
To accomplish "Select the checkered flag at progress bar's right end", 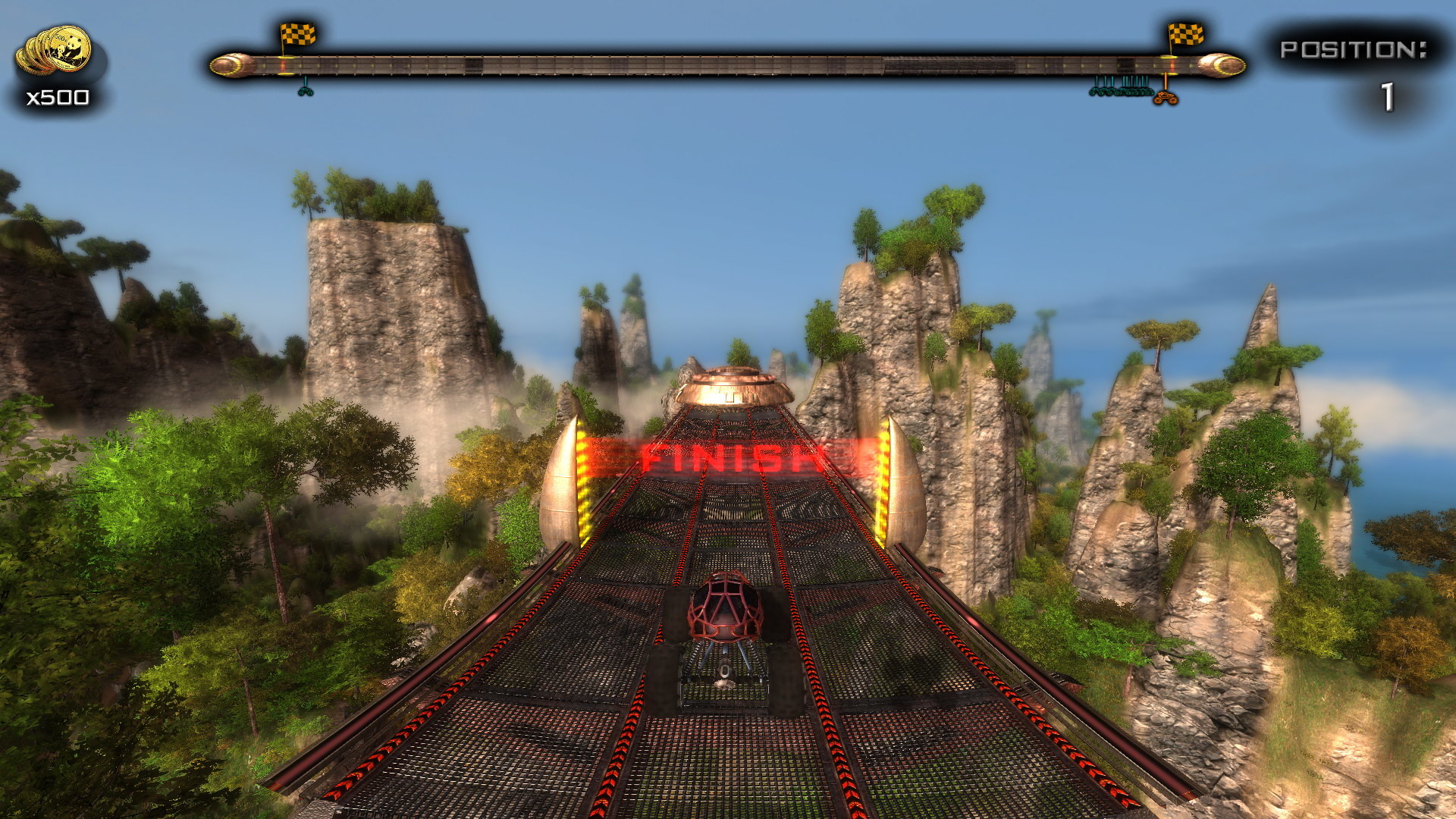I will [x=1185, y=36].
